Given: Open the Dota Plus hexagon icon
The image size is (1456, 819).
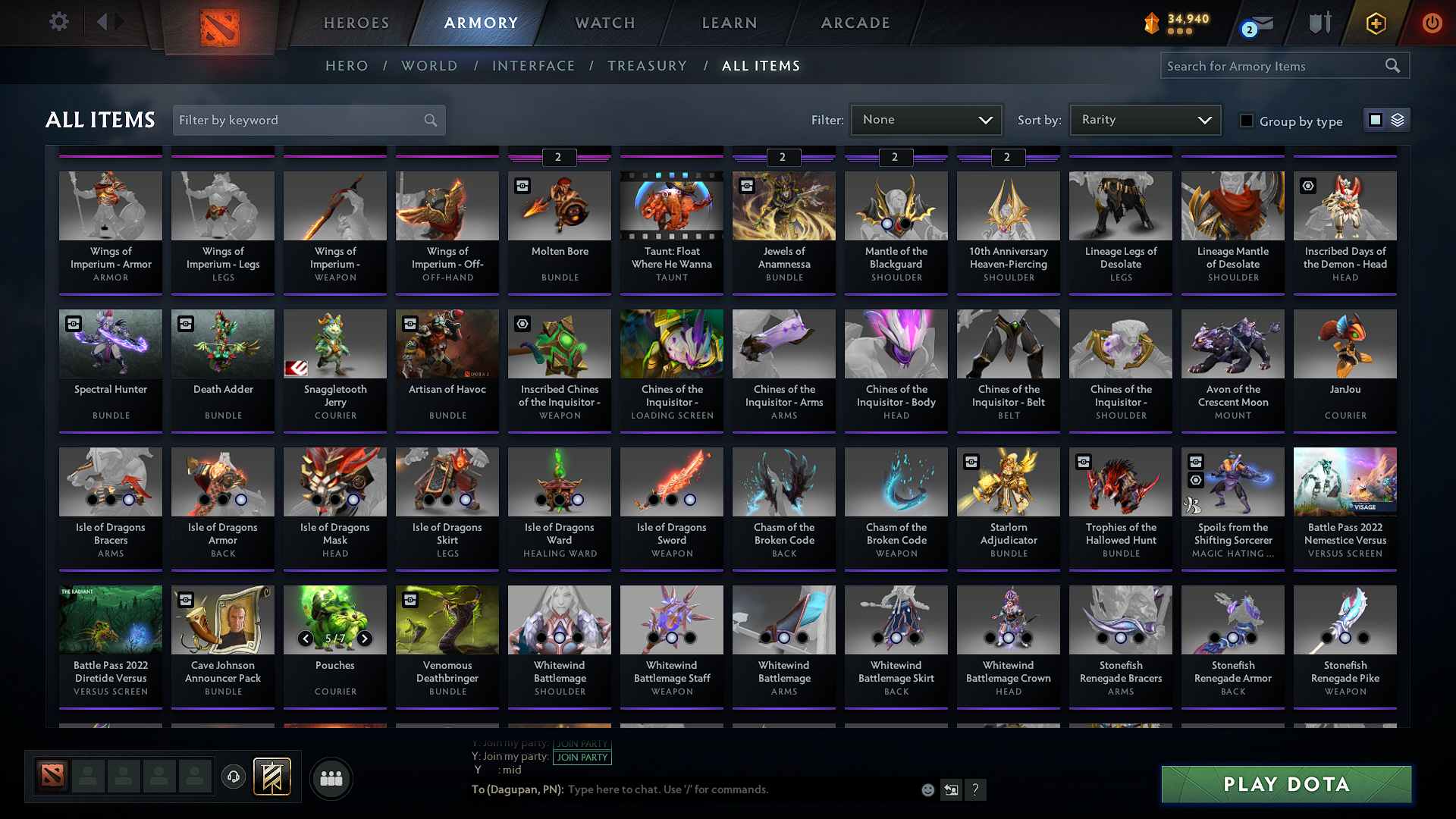Looking at the screenshot, I should click(1375, 23).
